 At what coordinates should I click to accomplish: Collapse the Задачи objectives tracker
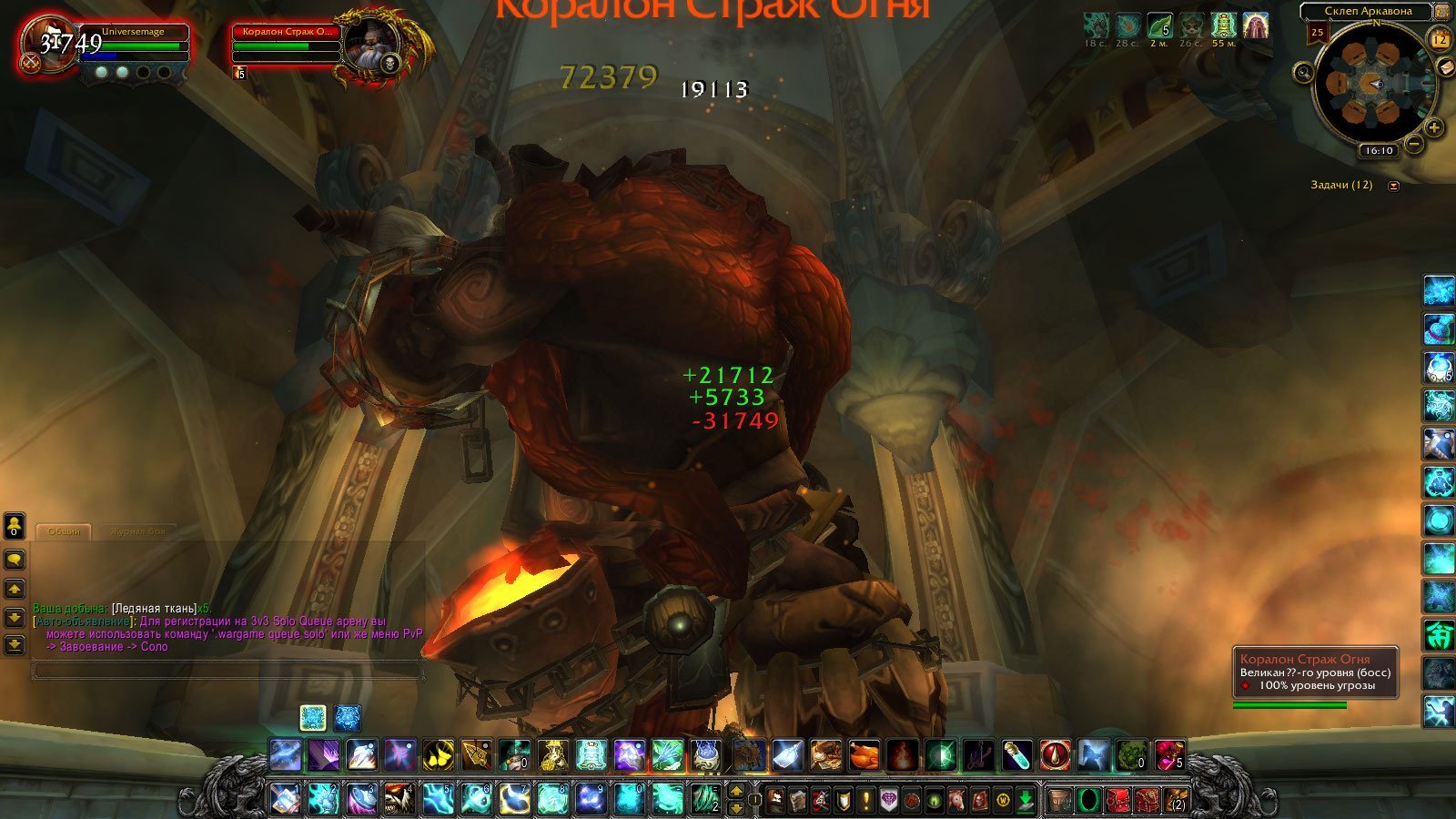[1393, 186]
